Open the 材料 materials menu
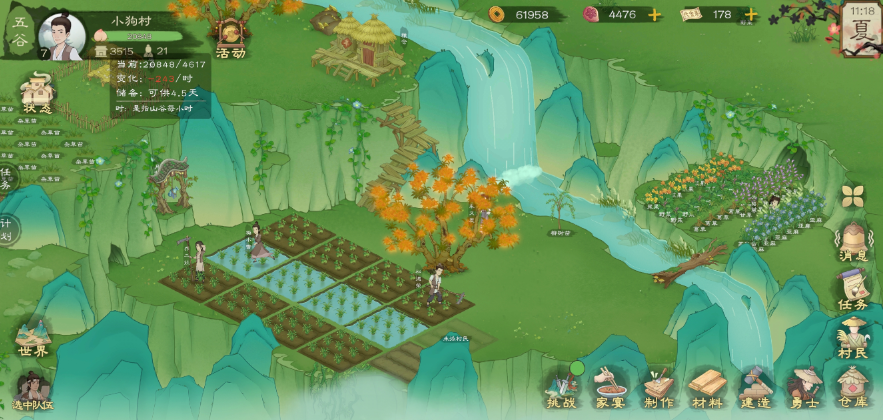The height and width of the screenshot is (420, 883). point(708,387)
